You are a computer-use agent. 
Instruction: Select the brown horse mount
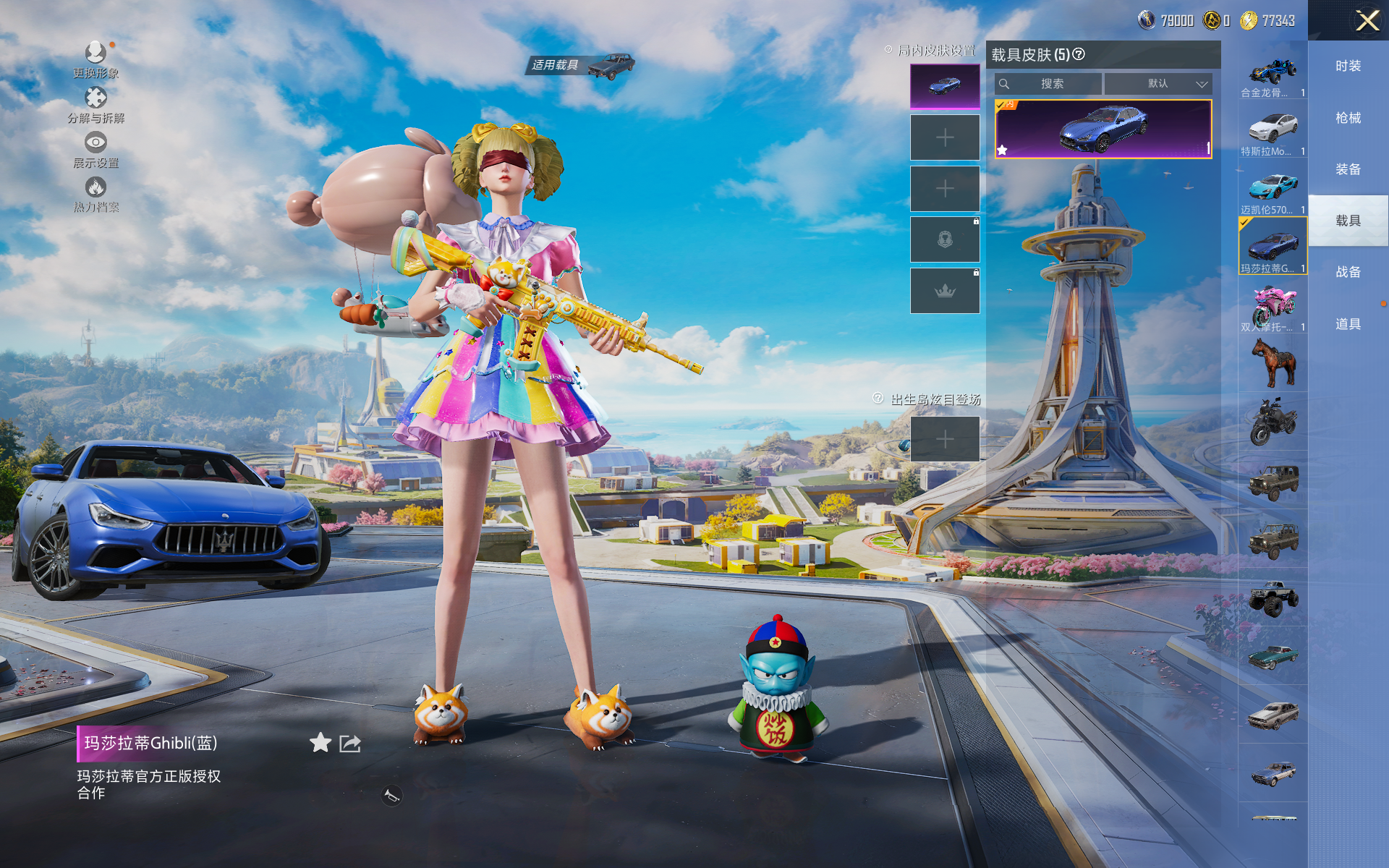1273,363
